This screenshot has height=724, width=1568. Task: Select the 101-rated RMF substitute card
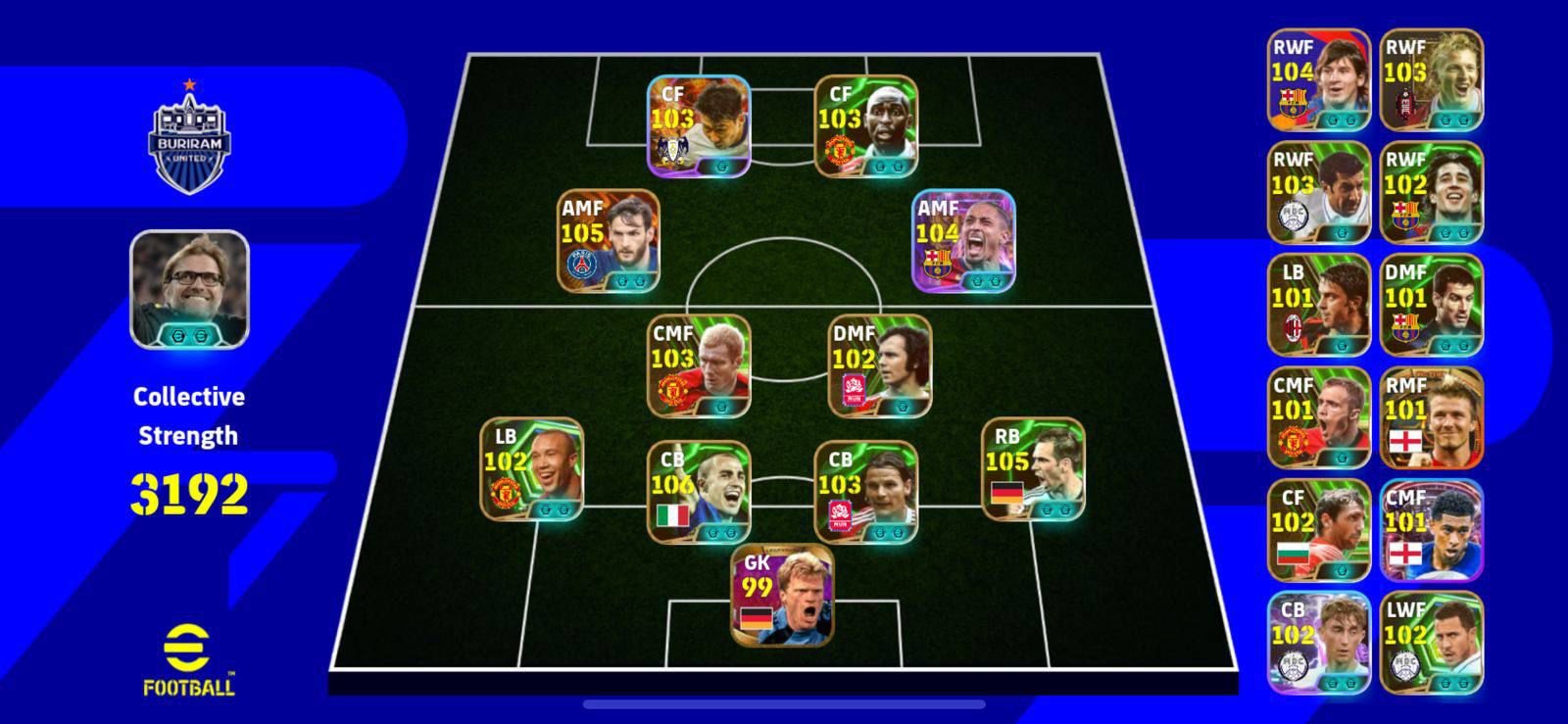click(x=1431, y=417)
